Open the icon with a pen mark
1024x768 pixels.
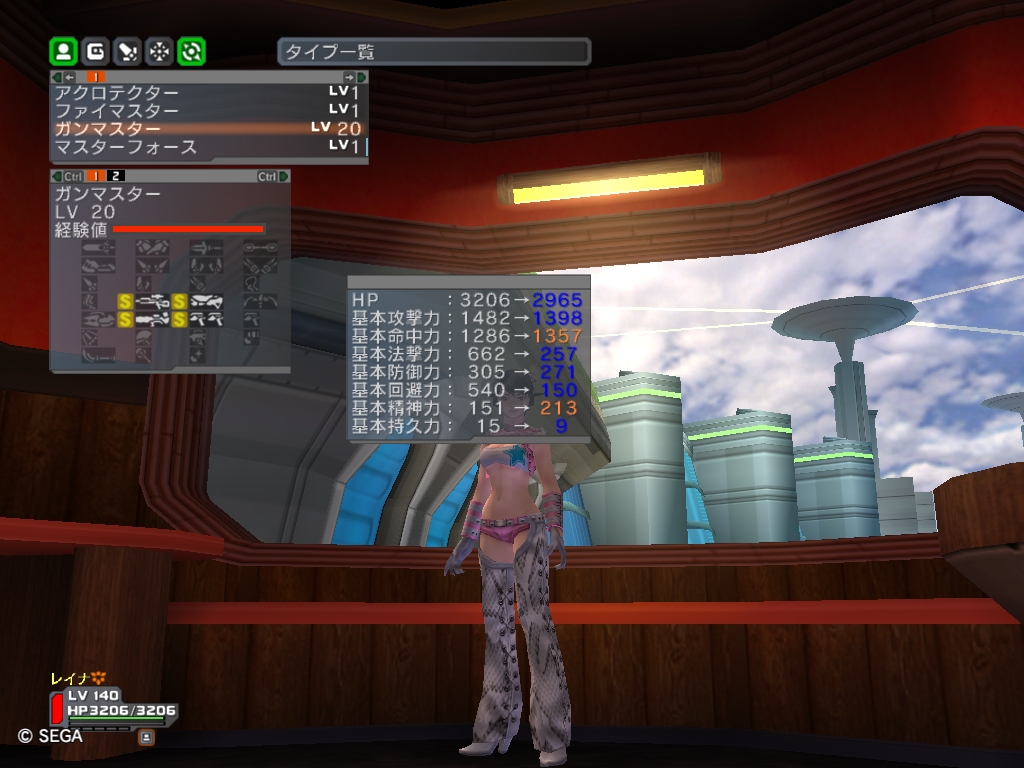[x=127, y=51]
